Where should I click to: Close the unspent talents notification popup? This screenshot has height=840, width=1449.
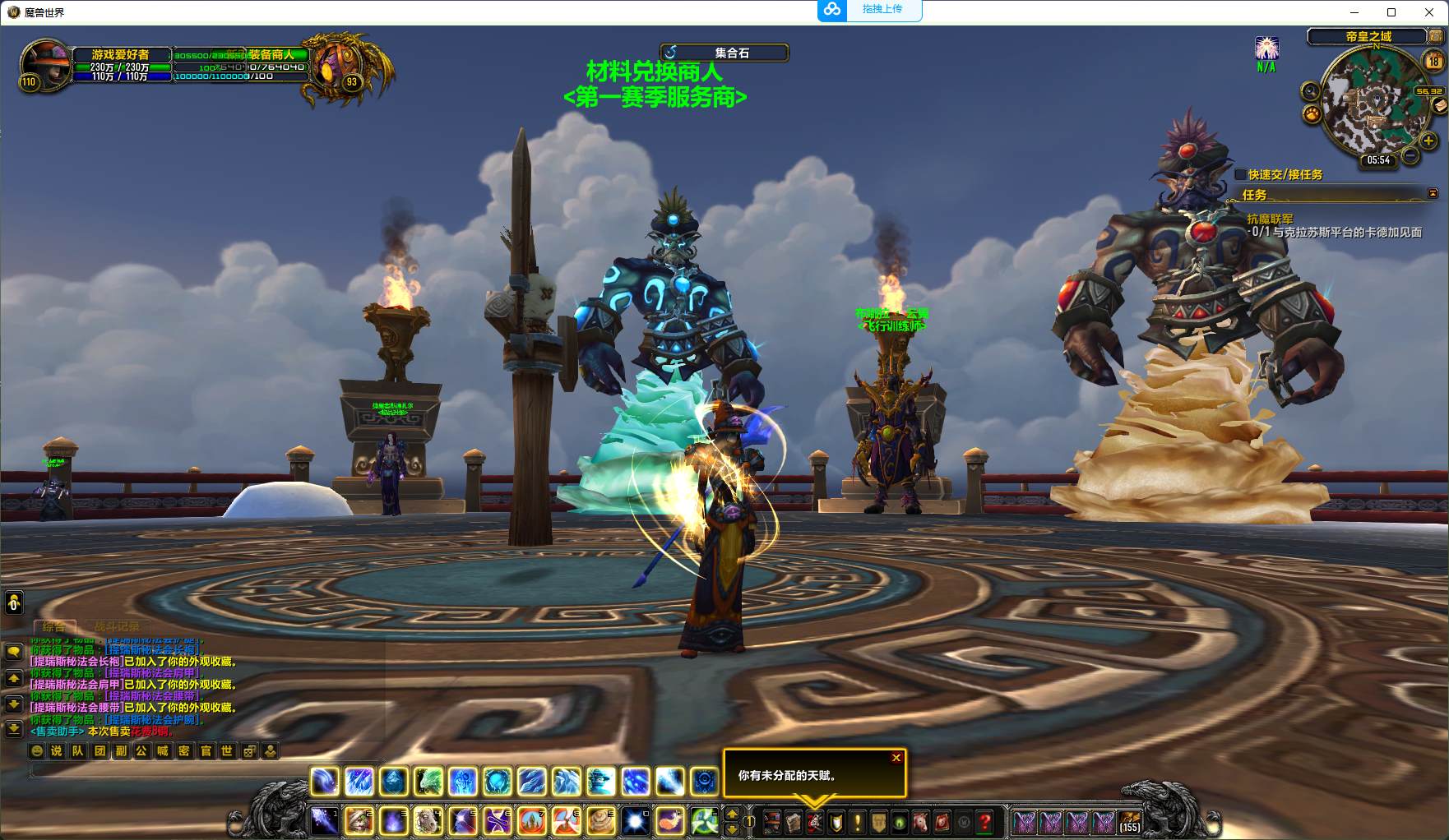(x=896, y=758)
